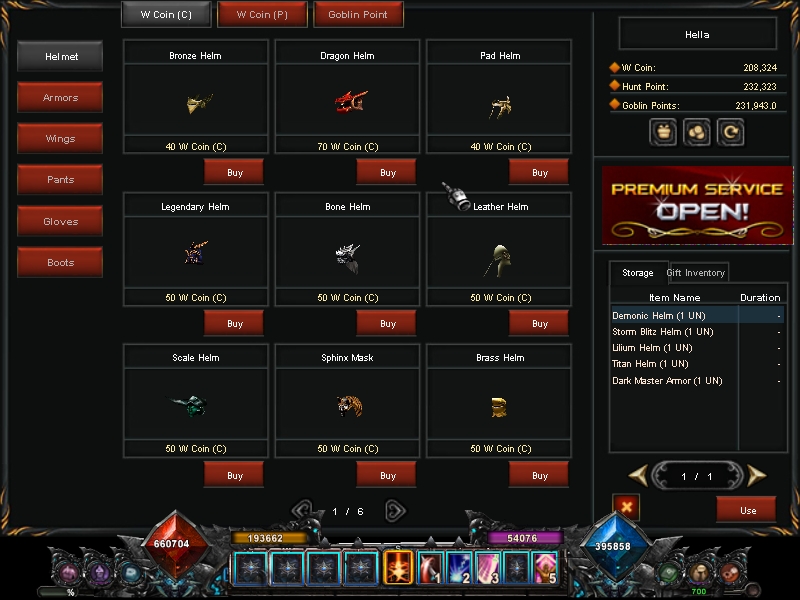Click the Premium Service Open banner
800x600 pixels.
[697, 205]
